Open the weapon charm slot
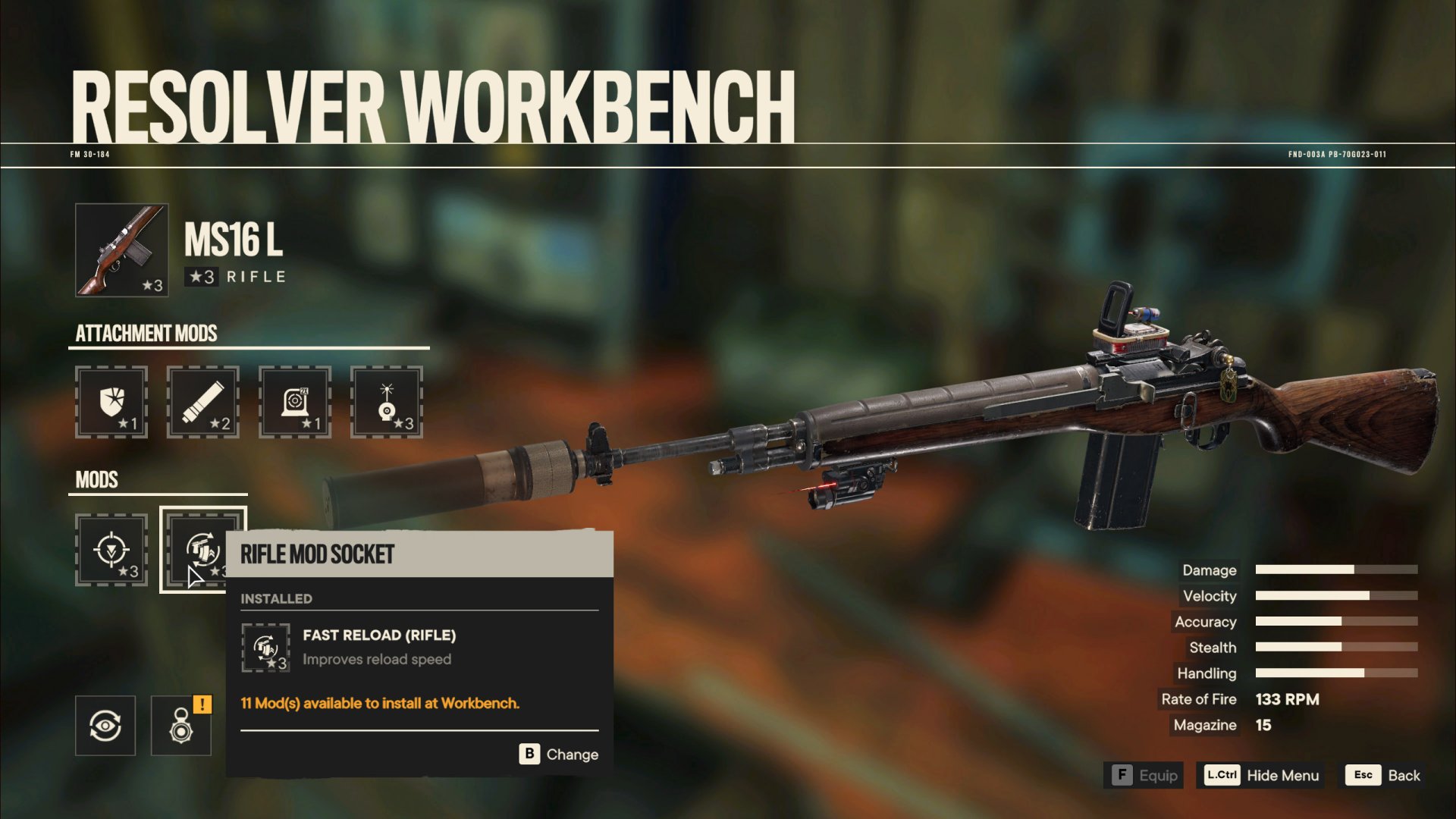Screen dimensions: 1456x819 pyautogui.click(x=181, y=726)
